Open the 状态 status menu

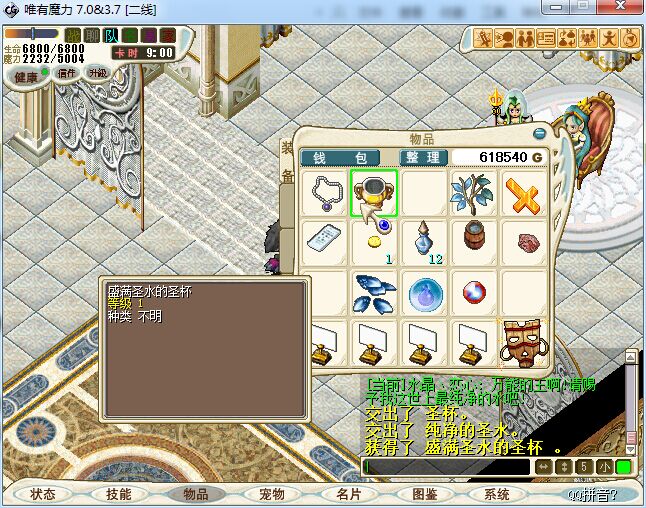[43, 494]
